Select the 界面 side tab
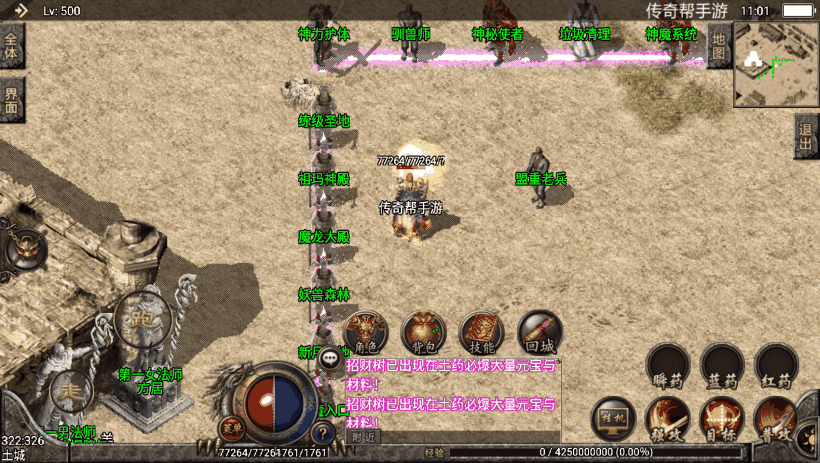This screenshot has width=820, height=463. [x=12, y=100]
